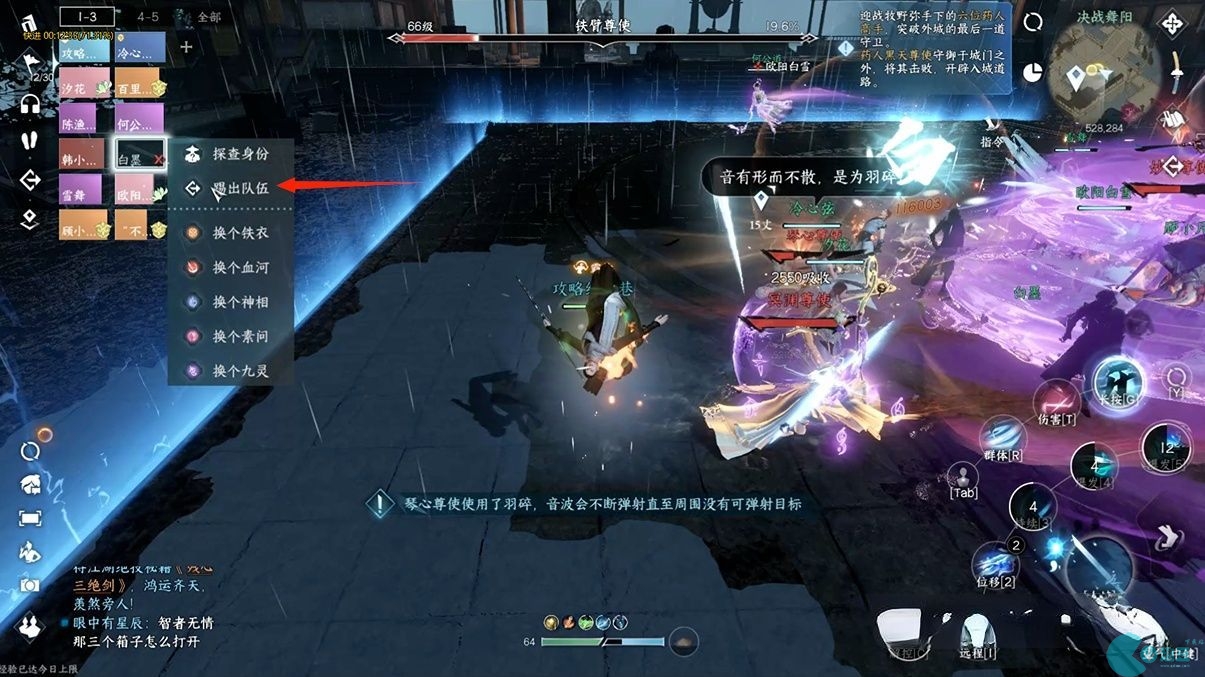The width and height of the screenshot is (1205, 677).
Task: Switch to the 全部 team tab
Action: (x=208, y=17)
